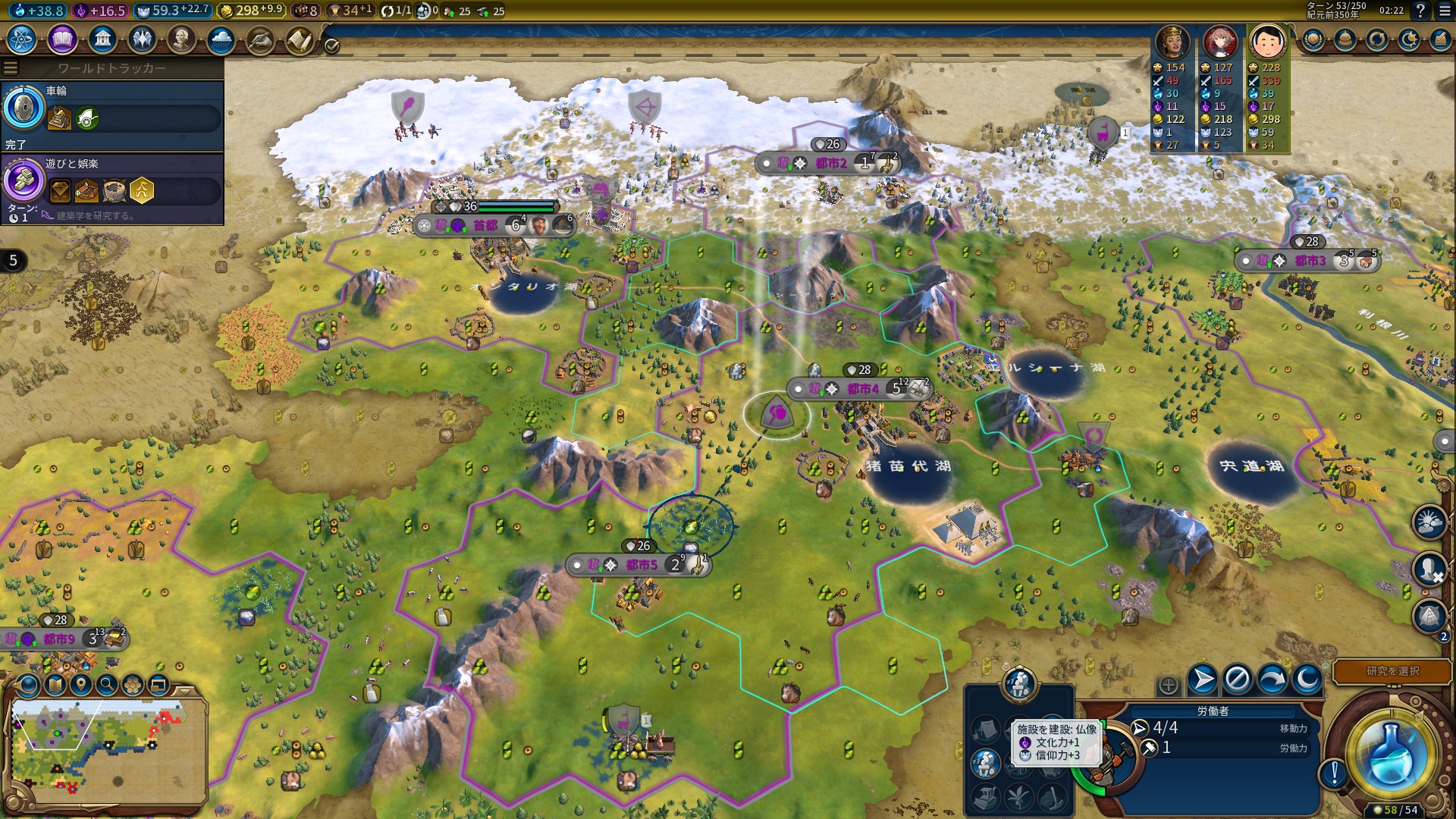Open the religion panel winged icon
1456x819 pixels.
[x=142, y=39]
